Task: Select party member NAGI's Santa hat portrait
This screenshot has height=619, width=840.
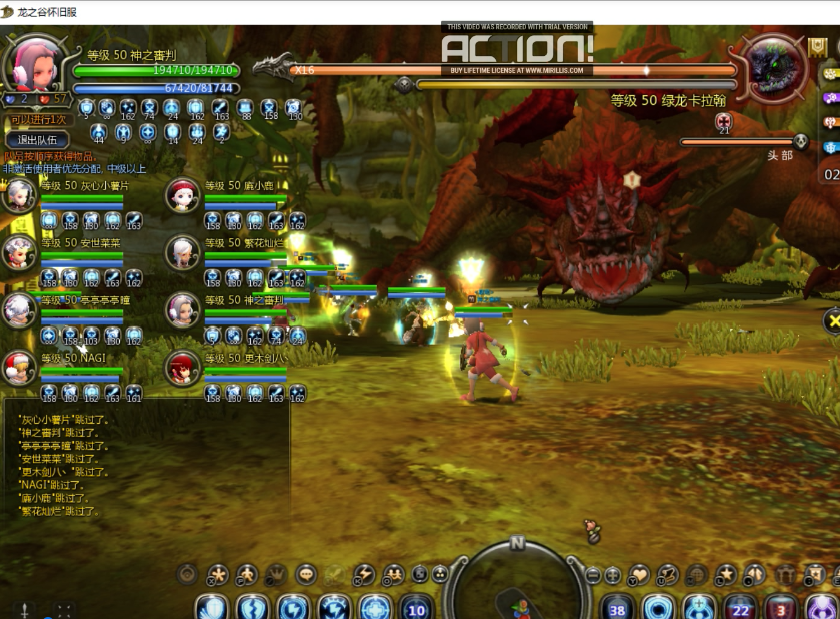Action: coord(20,367)
